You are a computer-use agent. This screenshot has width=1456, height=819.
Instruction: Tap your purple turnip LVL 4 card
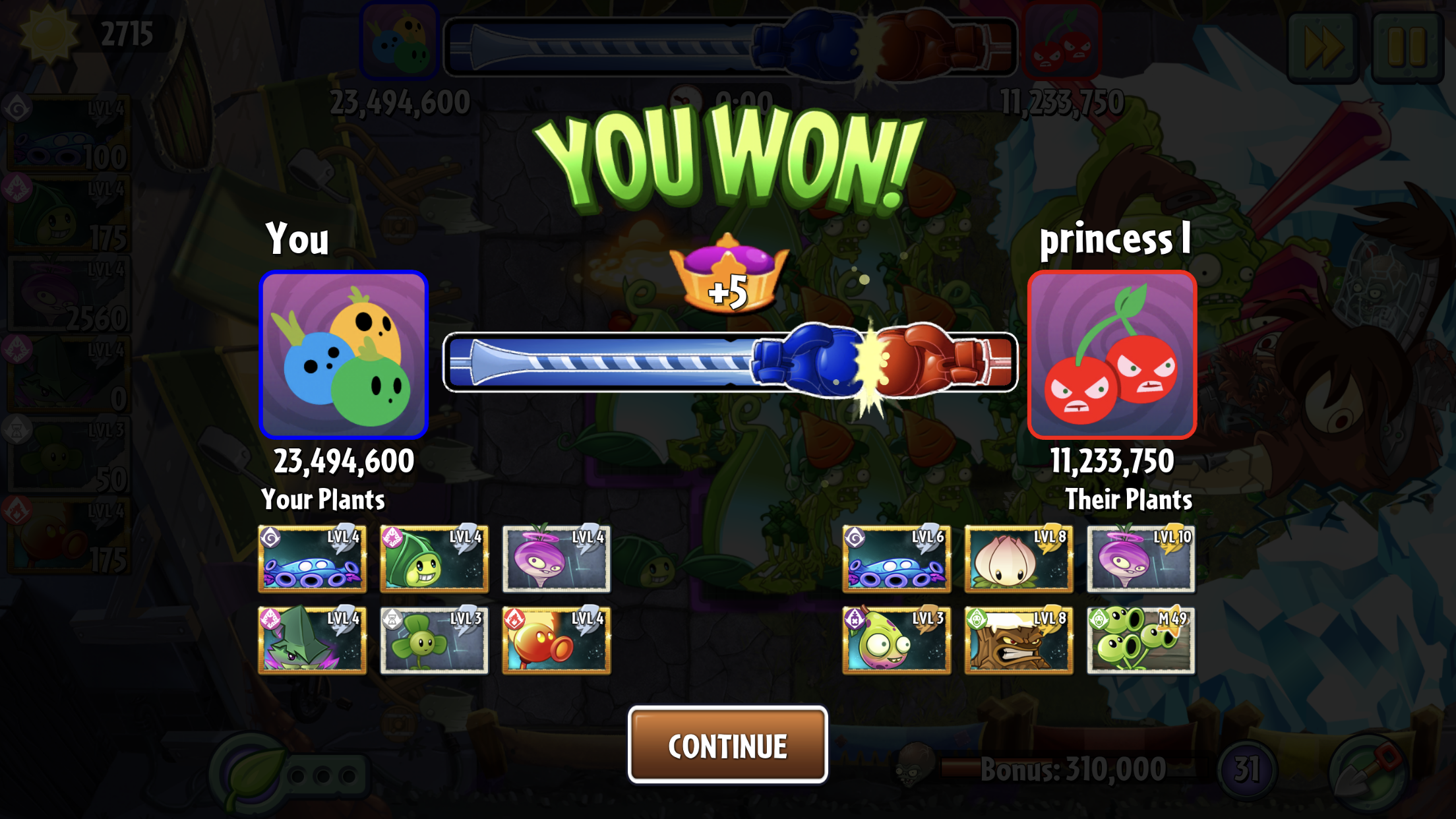point(556,559)
